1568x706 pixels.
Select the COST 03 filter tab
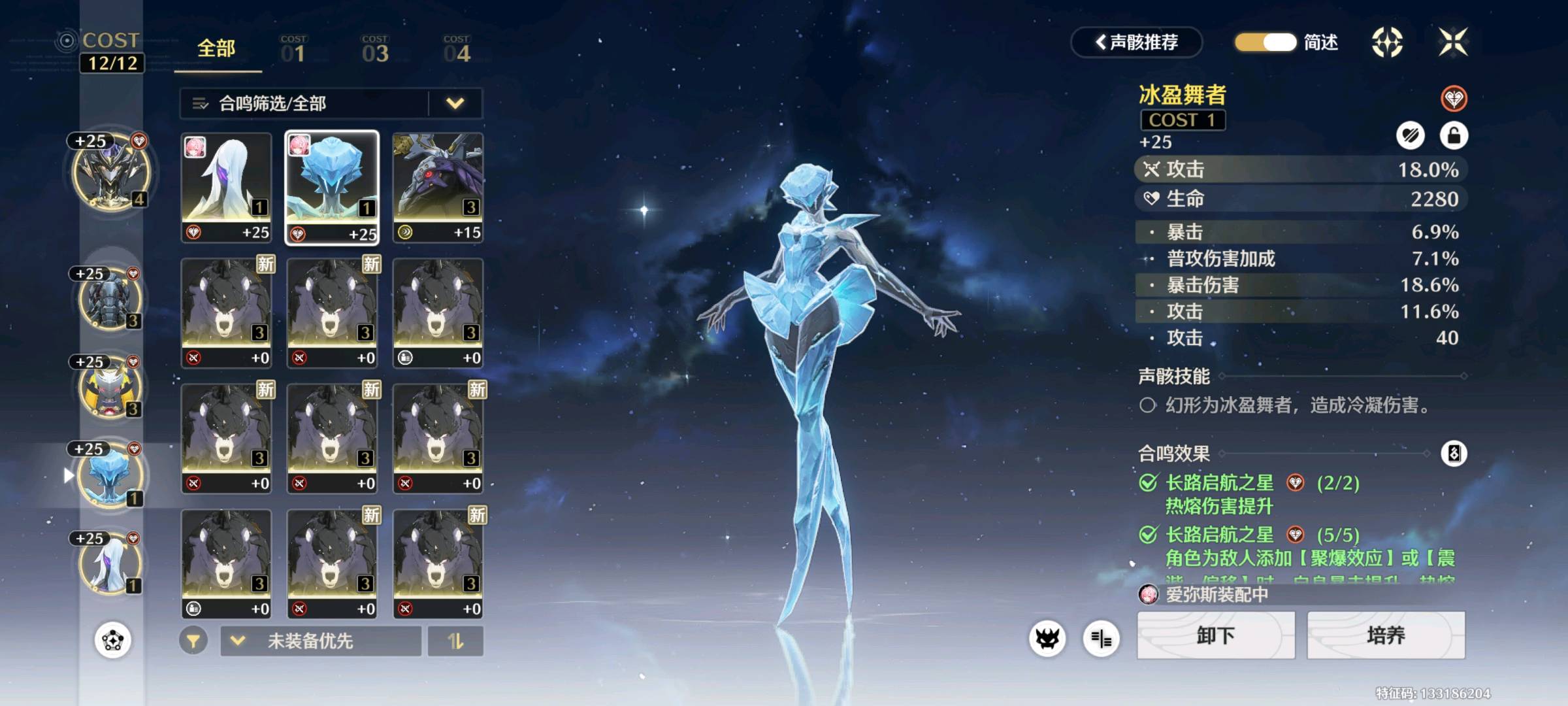[x=375, y=50]
